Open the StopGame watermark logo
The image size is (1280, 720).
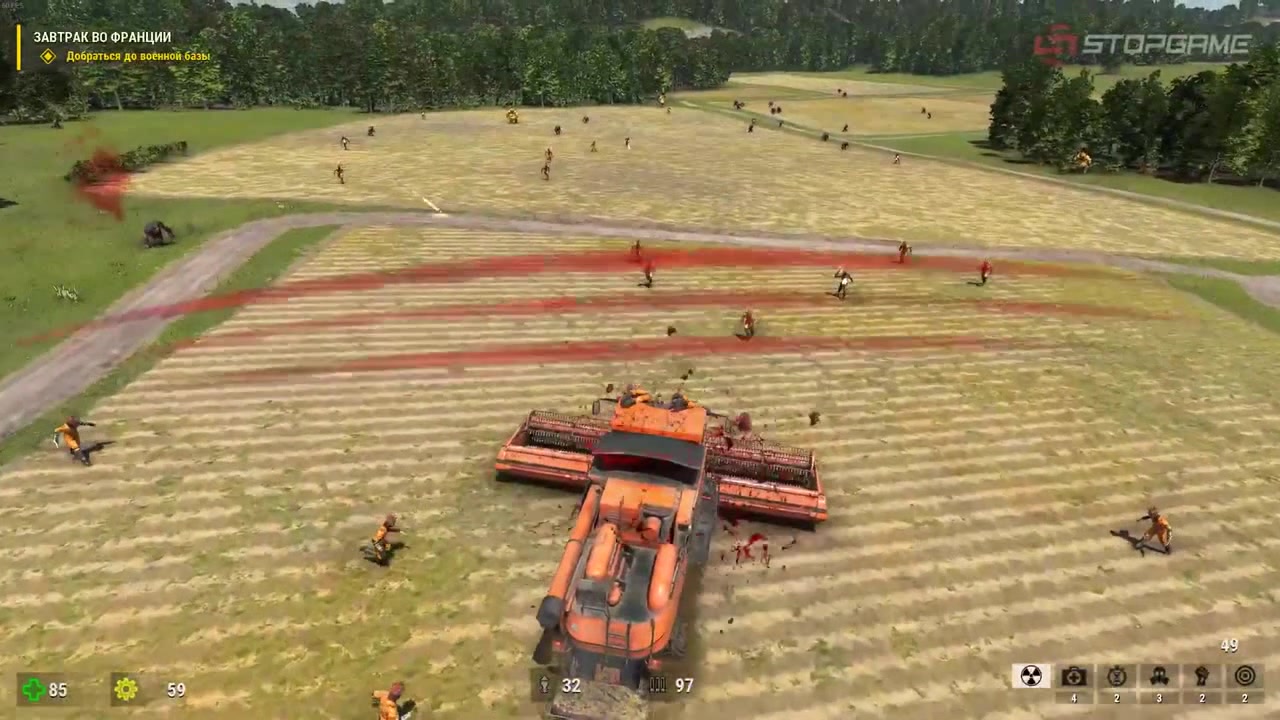tap(1142, 44)
